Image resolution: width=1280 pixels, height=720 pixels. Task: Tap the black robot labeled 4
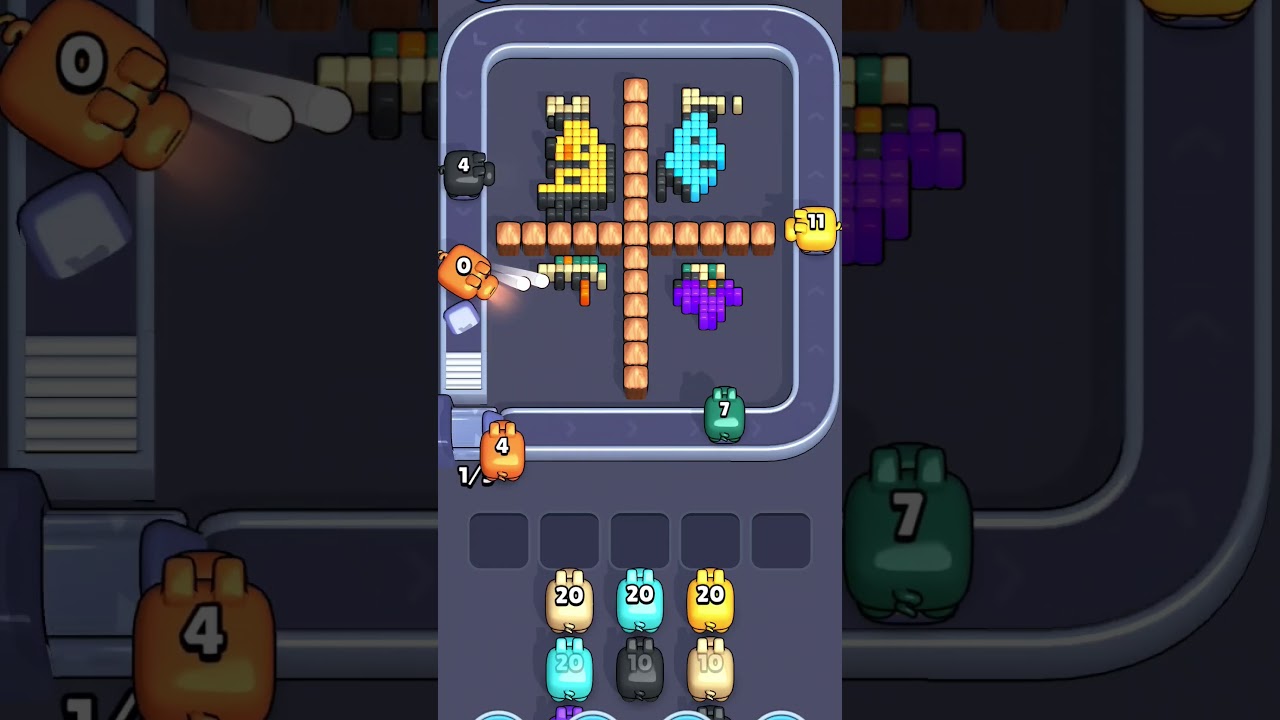(465, 172)
